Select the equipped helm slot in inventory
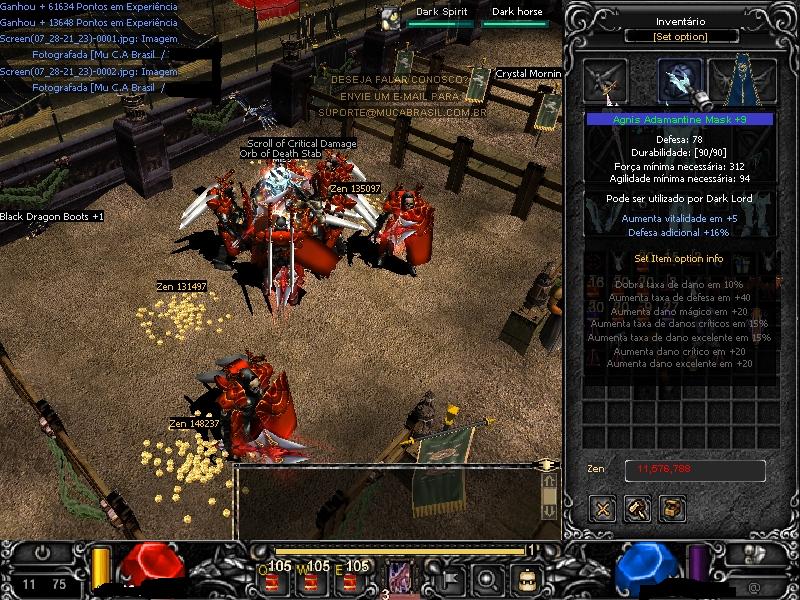 (680, 81)
